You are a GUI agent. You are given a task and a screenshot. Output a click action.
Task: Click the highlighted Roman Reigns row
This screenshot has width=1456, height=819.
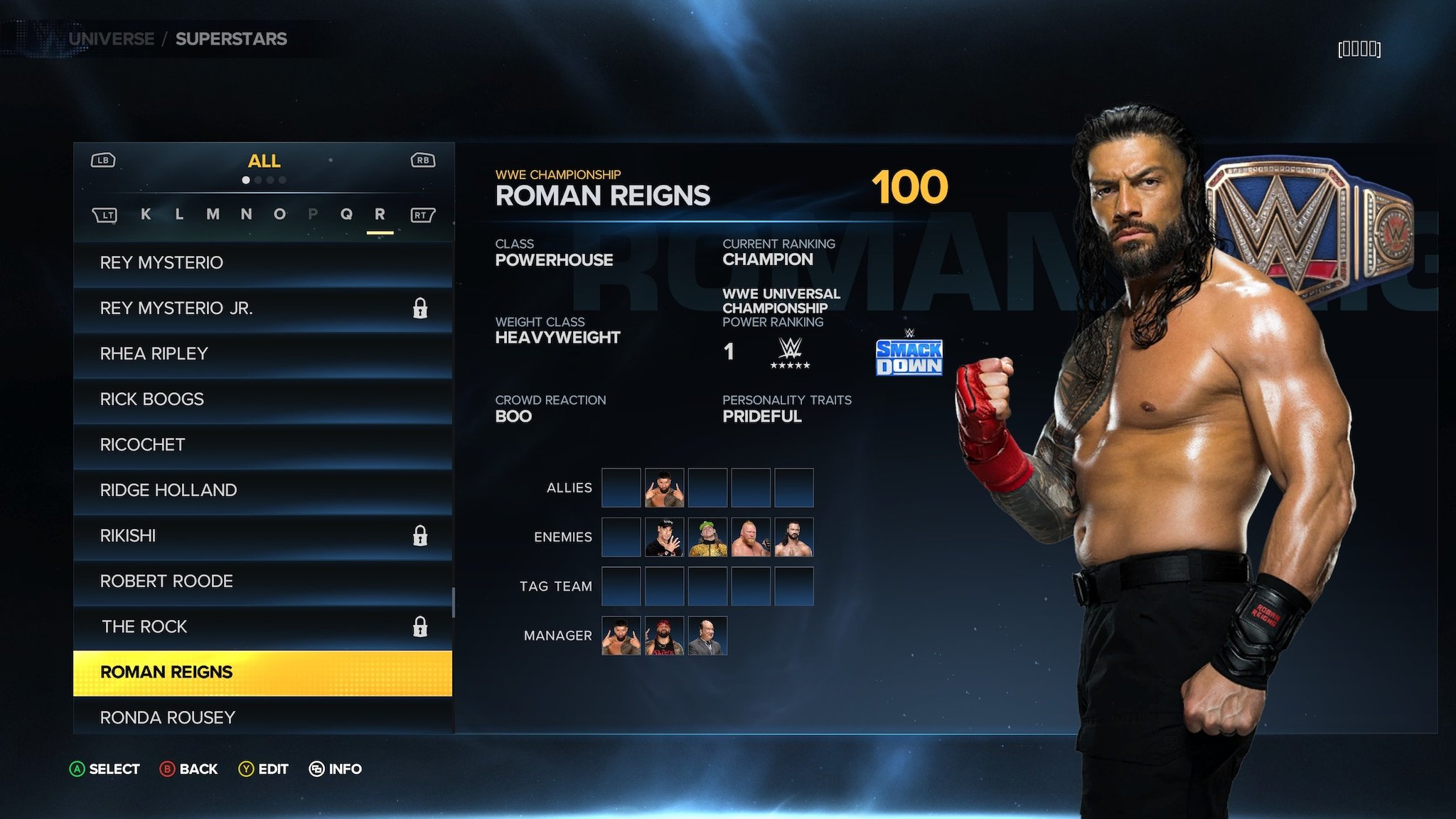pos(262,673)
